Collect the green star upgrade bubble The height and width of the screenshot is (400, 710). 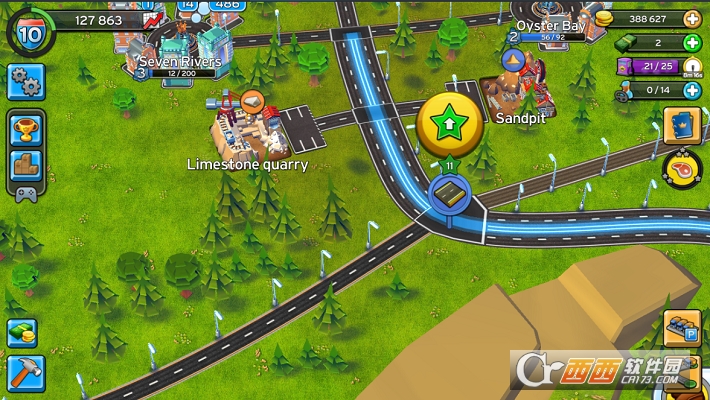(449, 123)
